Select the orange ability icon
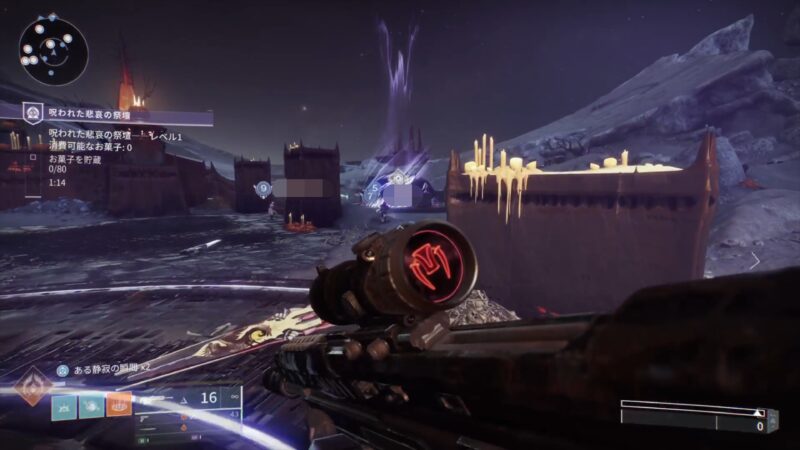Image resolution: width=800 pixels, height=450 pixels. tap(119, 407)
